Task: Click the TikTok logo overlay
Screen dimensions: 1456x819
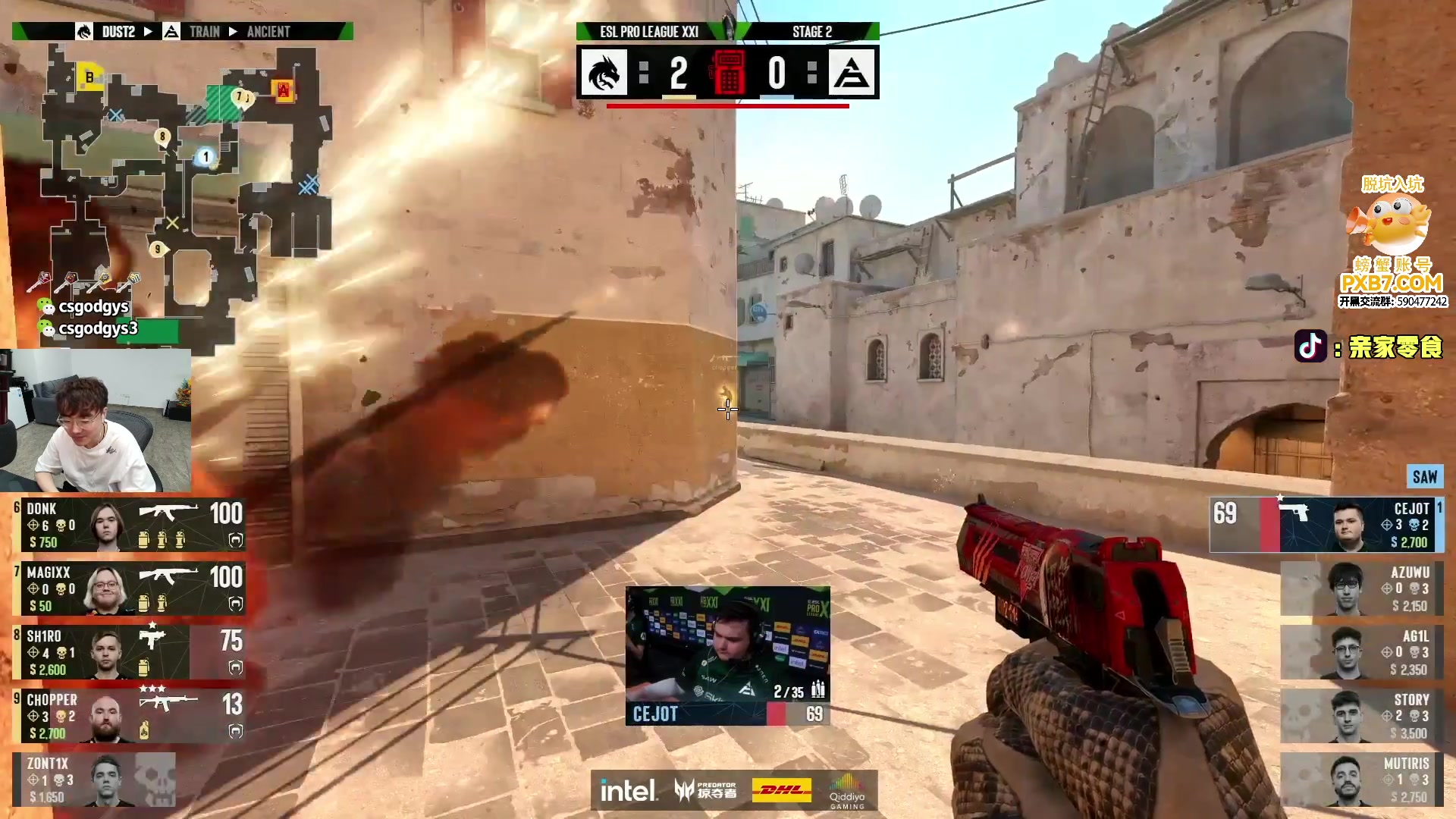Action: tap(1310, 347)
